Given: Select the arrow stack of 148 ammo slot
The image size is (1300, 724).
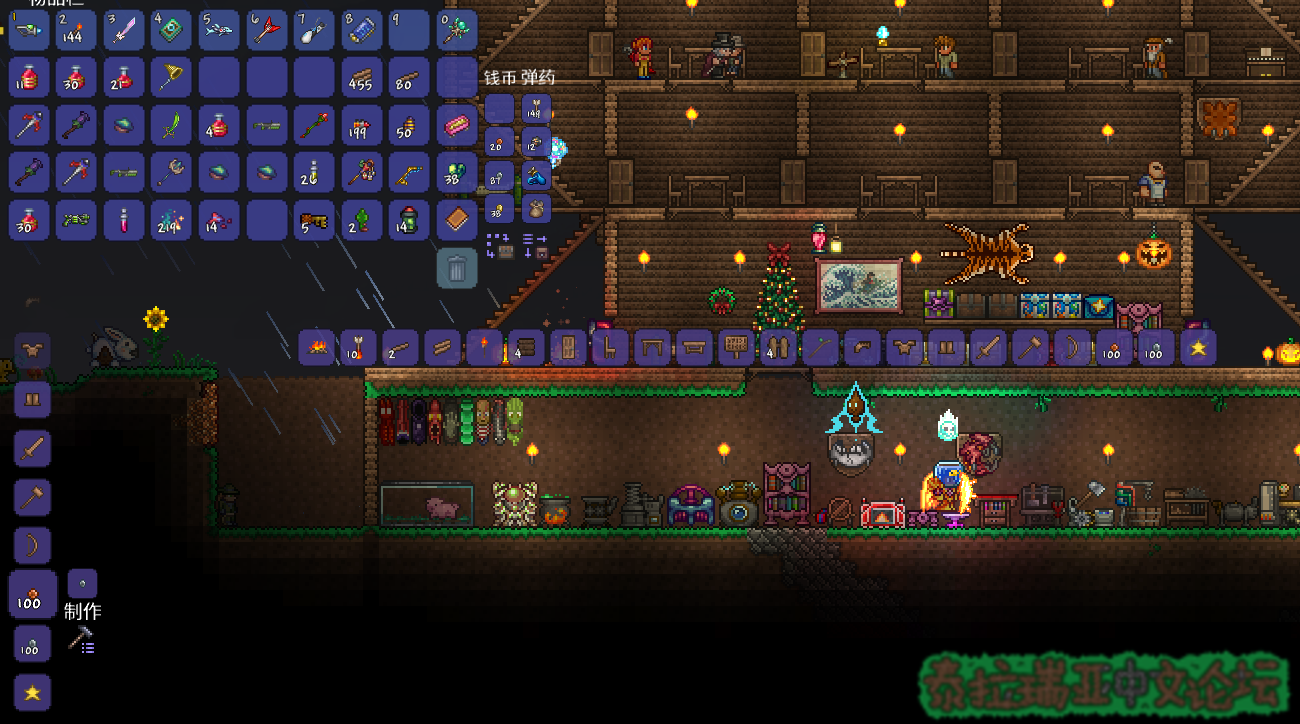Looking at the screenshot, I should [536, 109].
